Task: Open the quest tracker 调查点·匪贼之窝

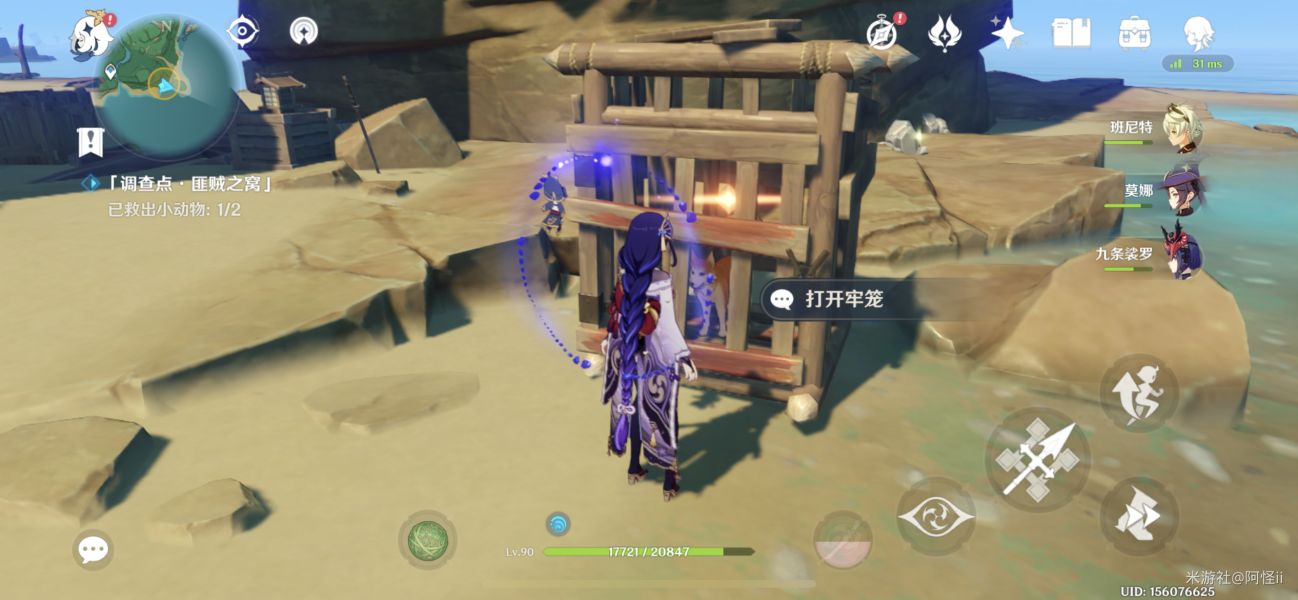Action: pyautogui.click(x=178, y=184)
